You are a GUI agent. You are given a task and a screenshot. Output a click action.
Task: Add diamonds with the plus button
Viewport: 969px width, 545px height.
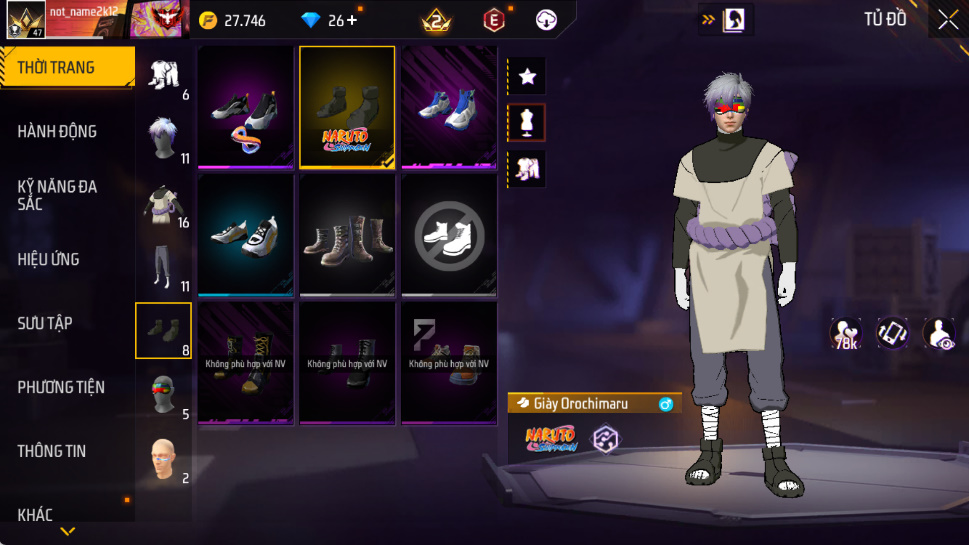(352, 20)
